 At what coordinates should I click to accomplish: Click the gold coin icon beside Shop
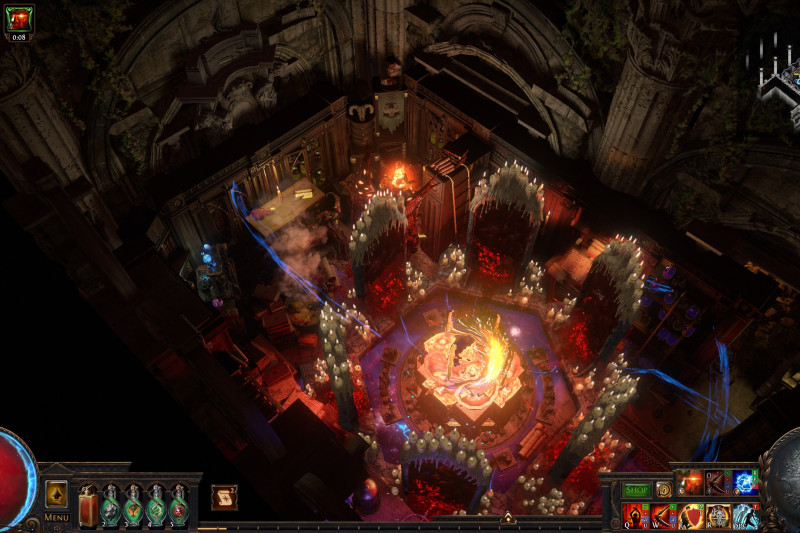tap(663, 490)
